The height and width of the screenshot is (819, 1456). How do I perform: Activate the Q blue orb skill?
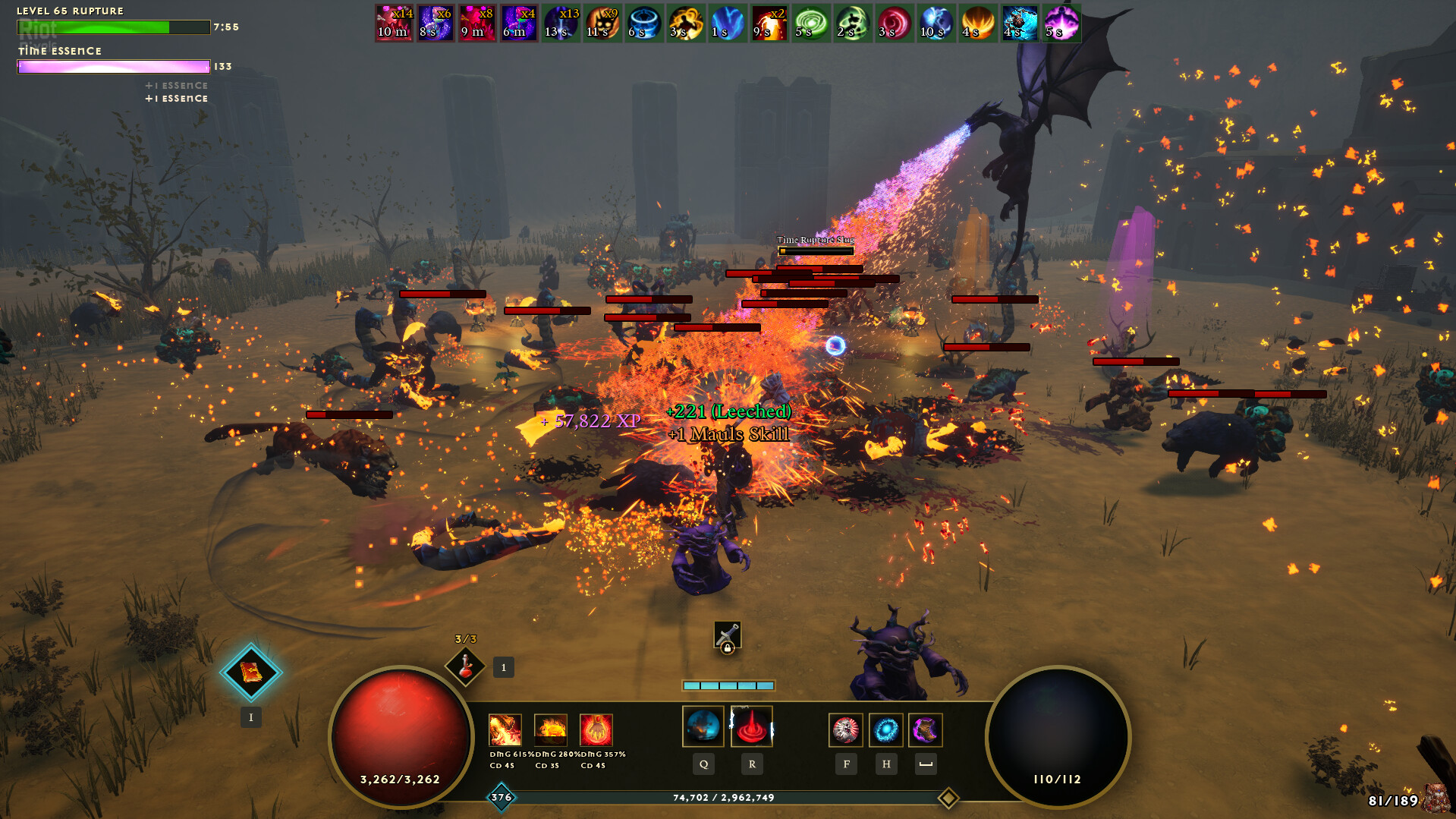703,727
